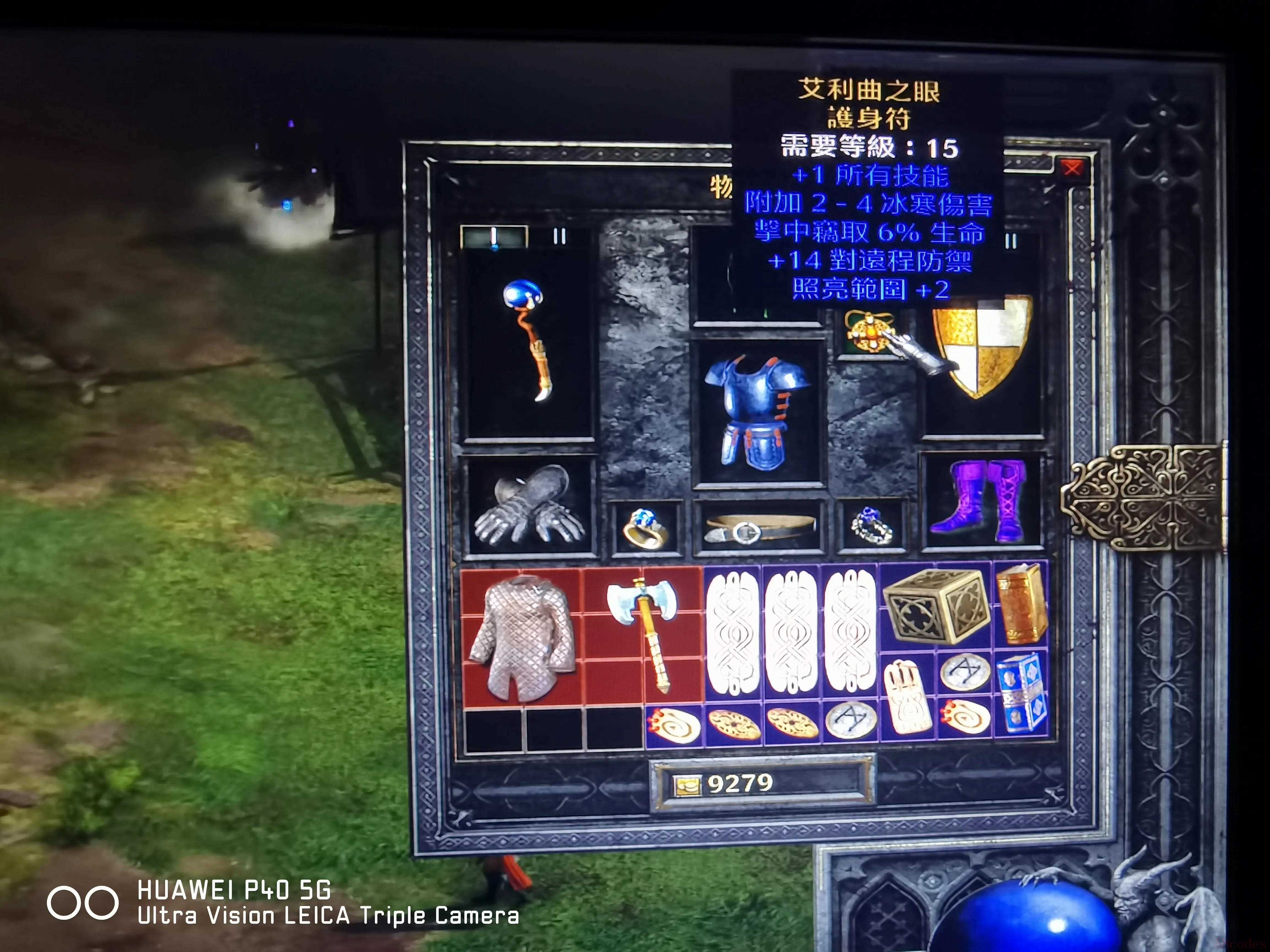Select the equipped steel gauntlets

pos(528,505)
